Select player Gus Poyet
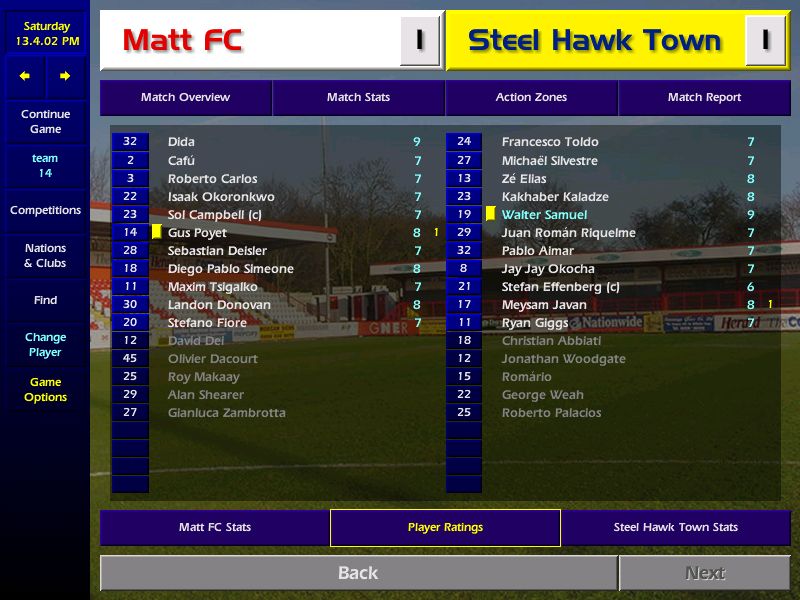This screenshot has height=600, width=800. pos(197,233)
